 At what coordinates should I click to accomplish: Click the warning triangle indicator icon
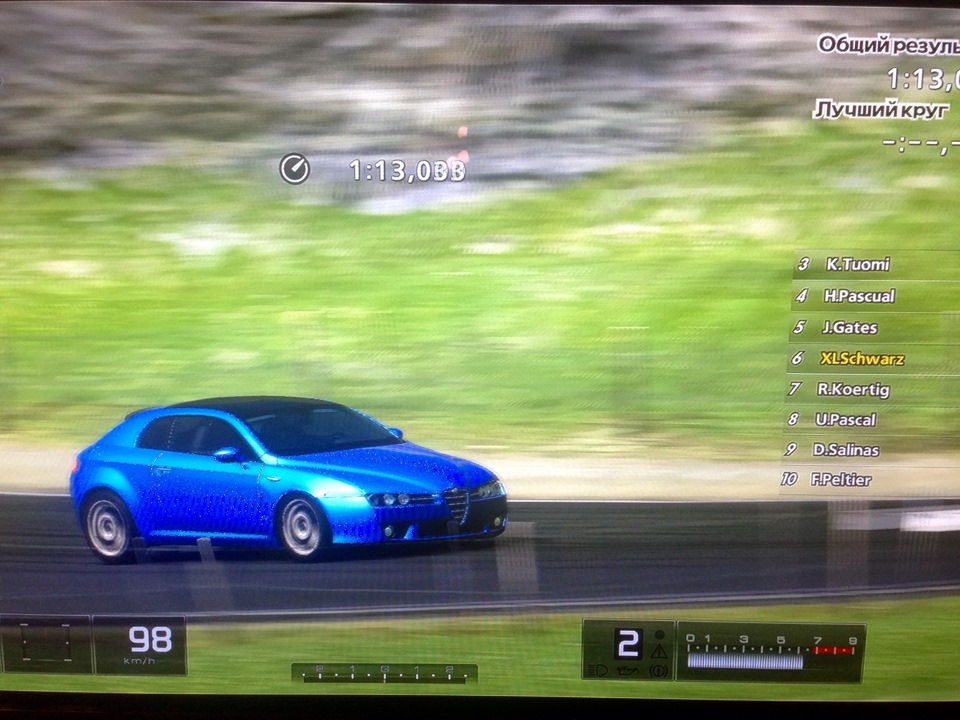pos(658,651)
